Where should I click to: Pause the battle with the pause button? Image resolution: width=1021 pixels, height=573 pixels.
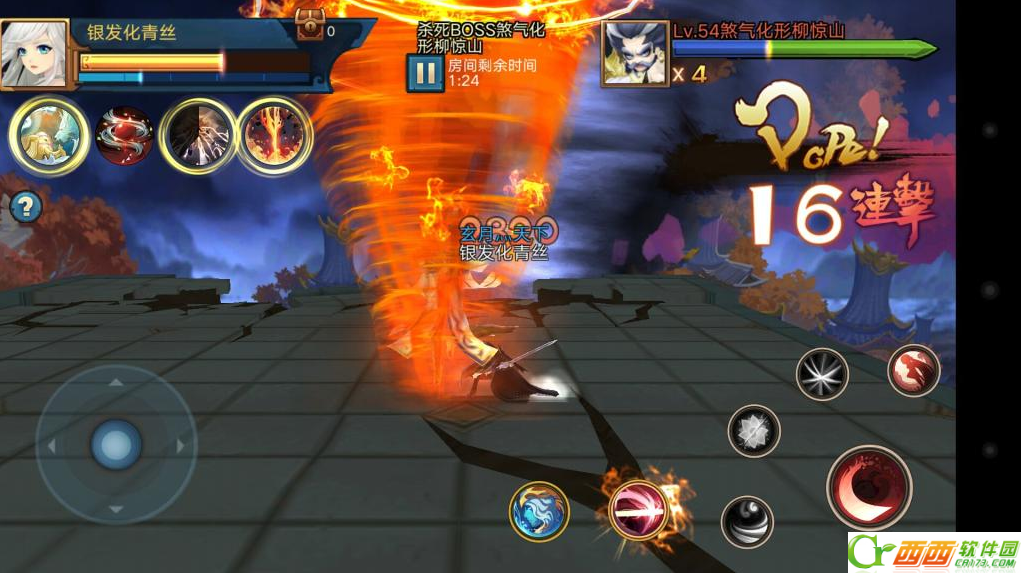click(x=425, y=73)
